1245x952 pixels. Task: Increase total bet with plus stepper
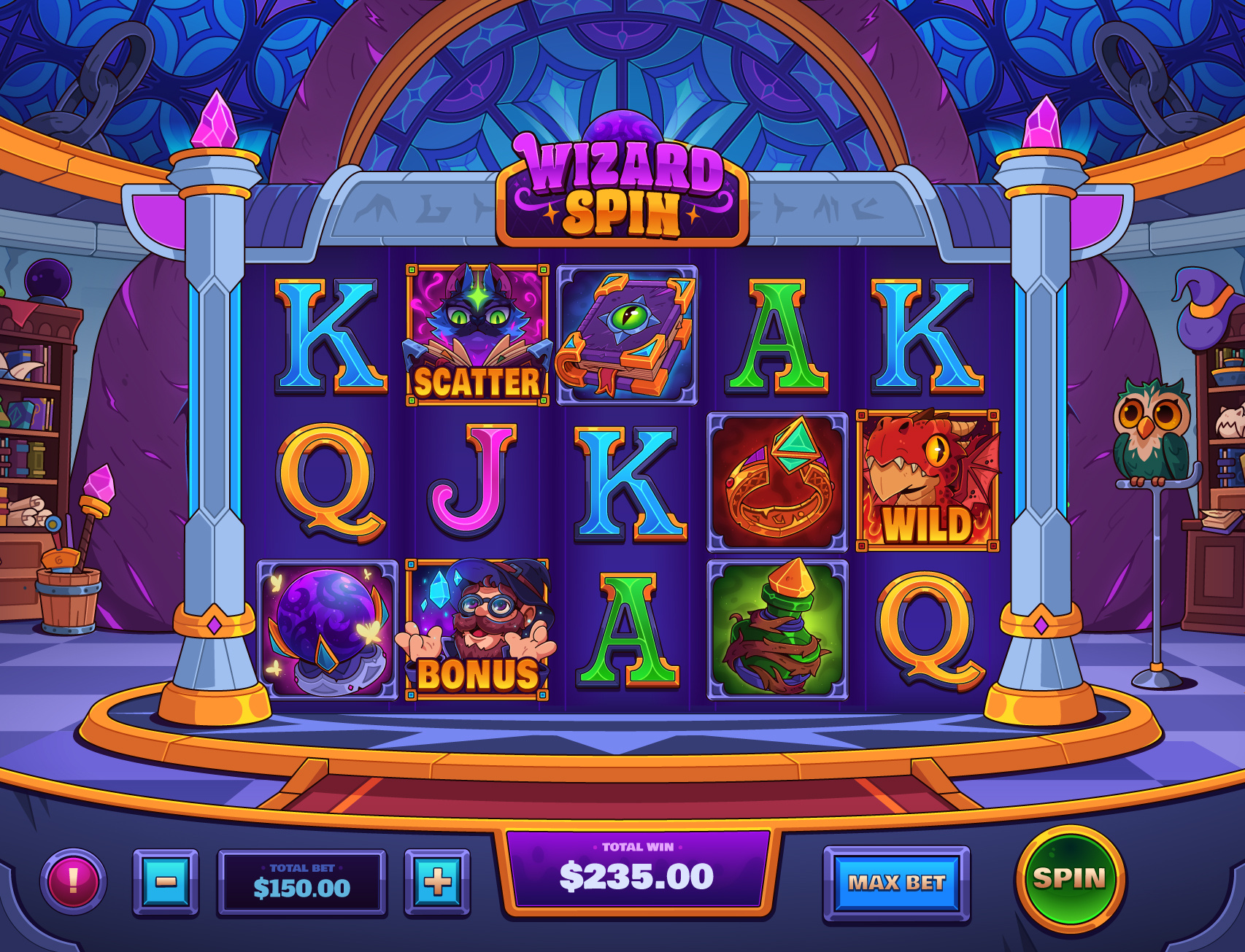click(x=436, y=880)
